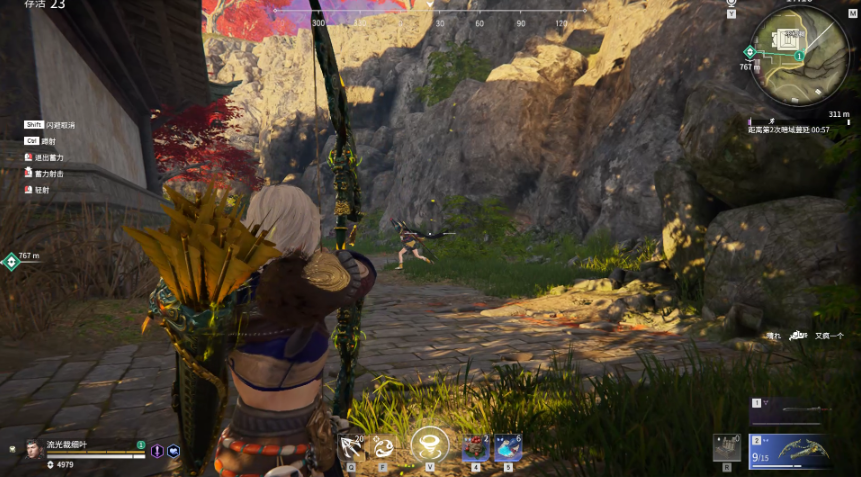Screen dimensions: 861x477
Task: Use the blue consumable item in slot 5
Action: point(507,448)
